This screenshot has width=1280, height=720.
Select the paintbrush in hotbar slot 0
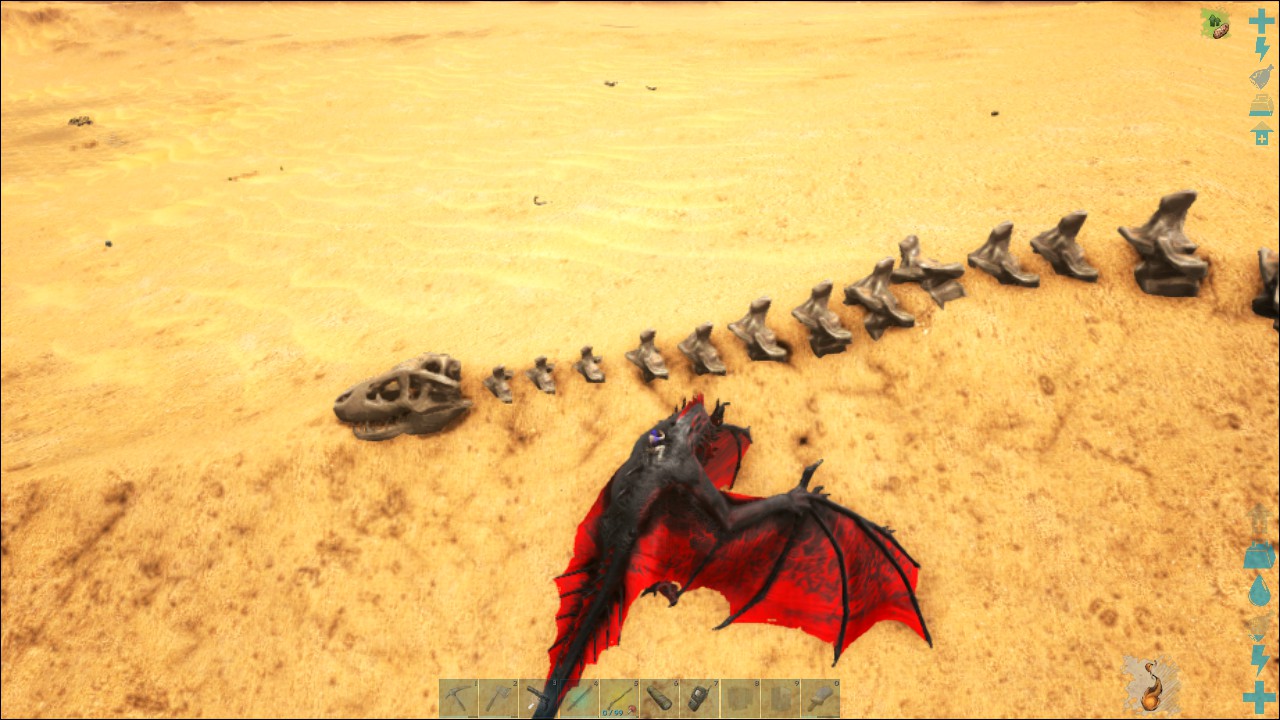(820, 698)
